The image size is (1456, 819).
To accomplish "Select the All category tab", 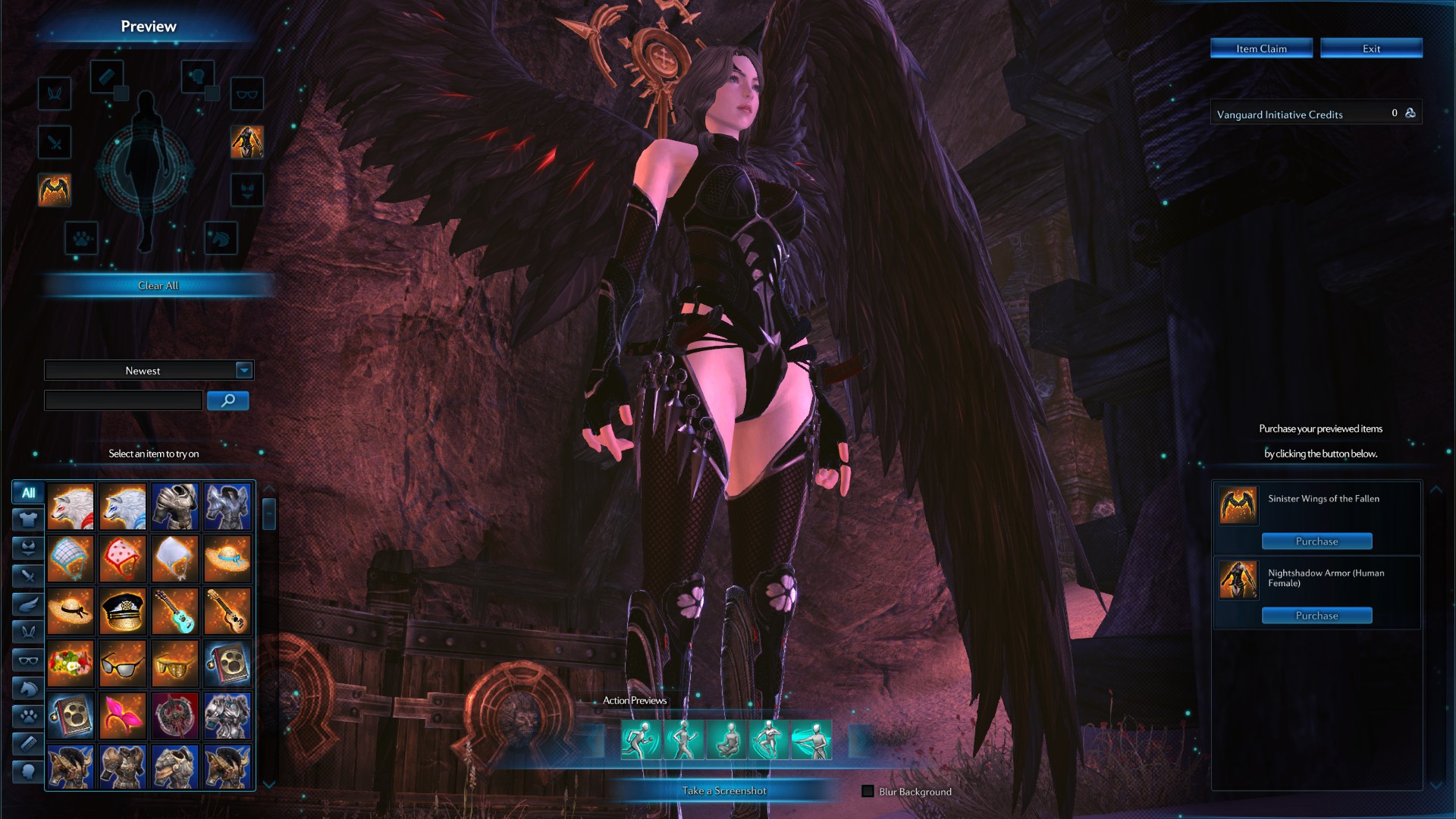I will click(x=28, y=492).
